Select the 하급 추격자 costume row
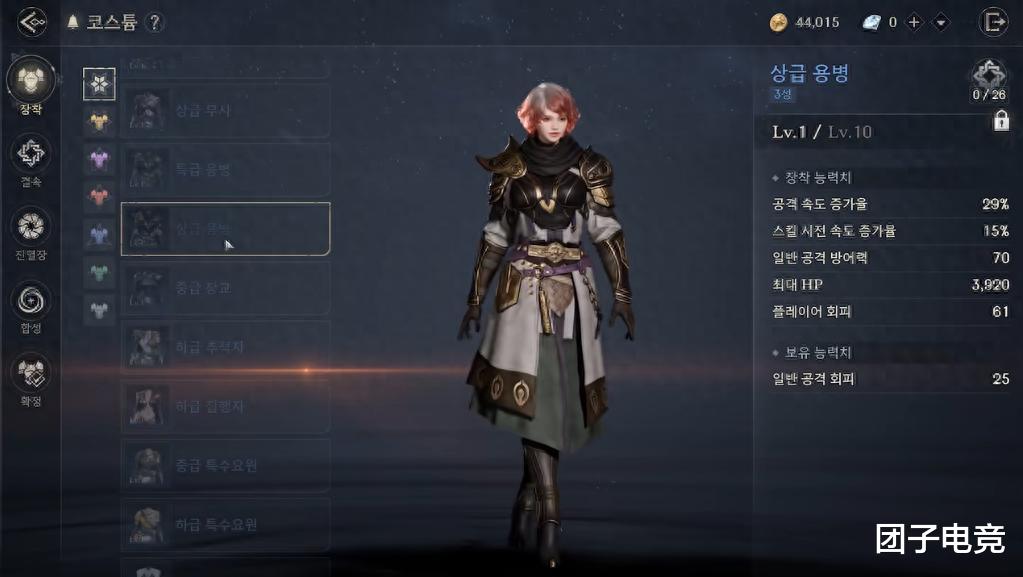The height and width of the screenshot is (577, 1023). click(x=225, y=346)
